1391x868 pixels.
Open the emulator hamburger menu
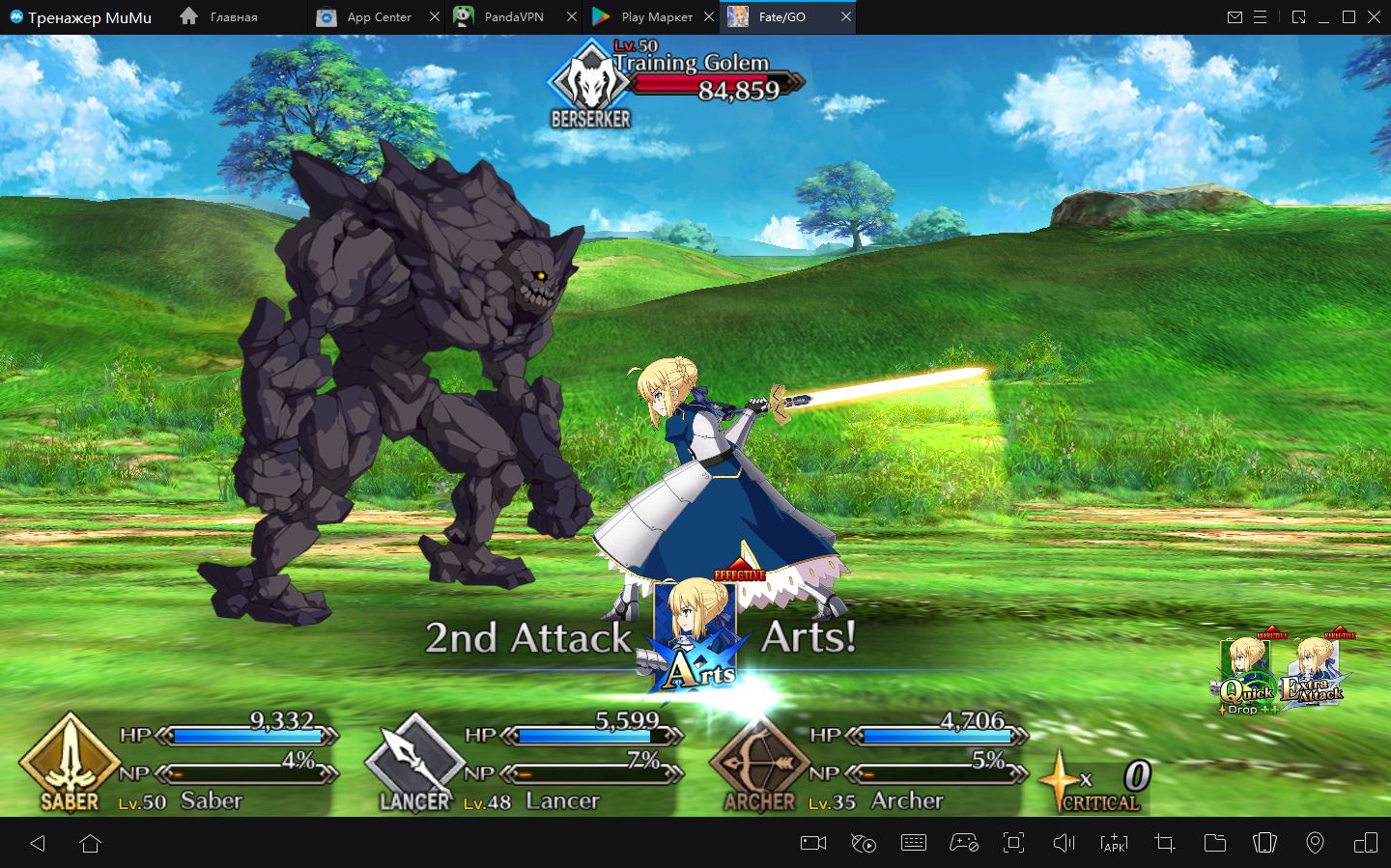1261,17
